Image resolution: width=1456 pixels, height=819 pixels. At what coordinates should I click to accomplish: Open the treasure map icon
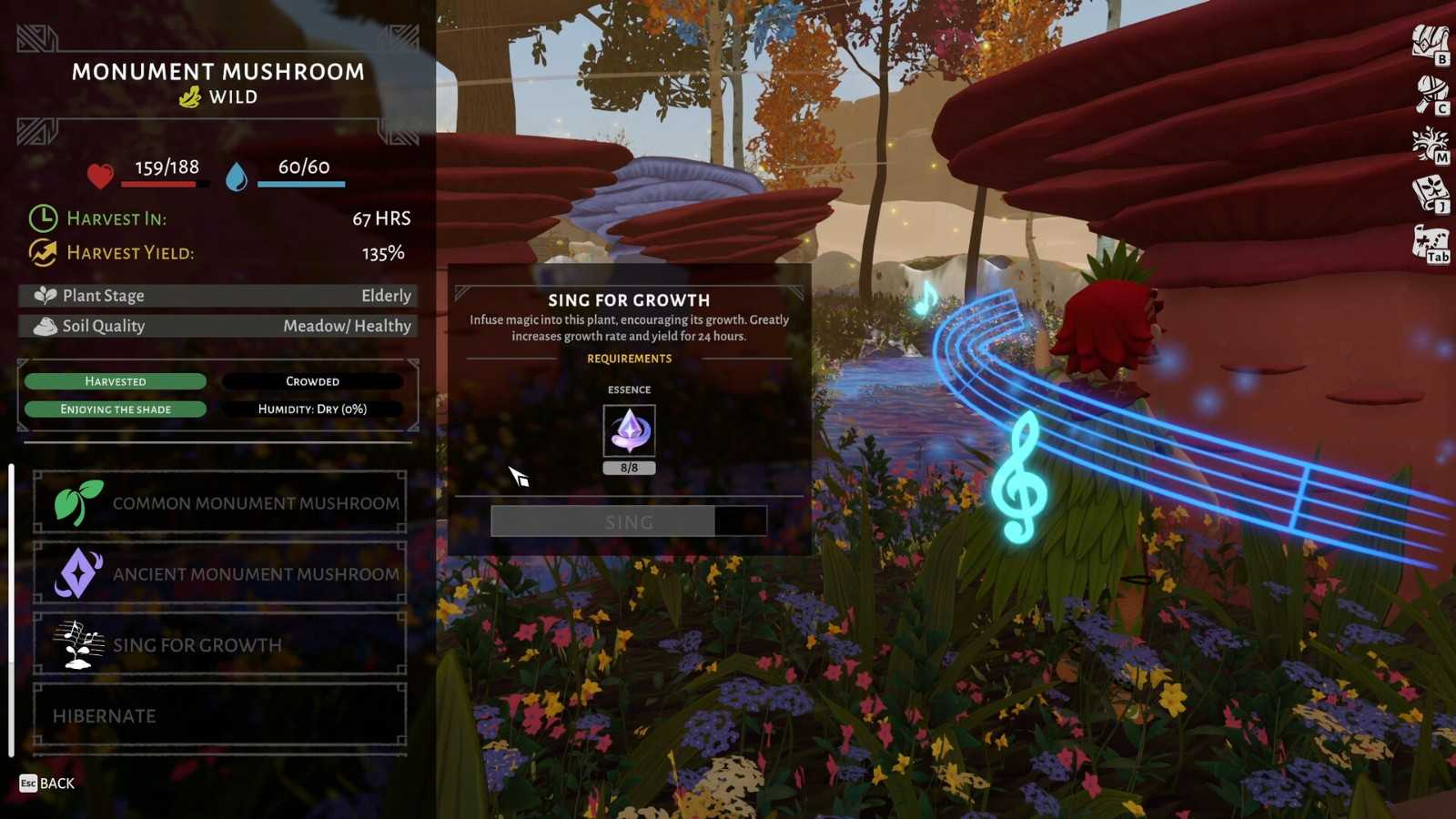point(1430,244)
